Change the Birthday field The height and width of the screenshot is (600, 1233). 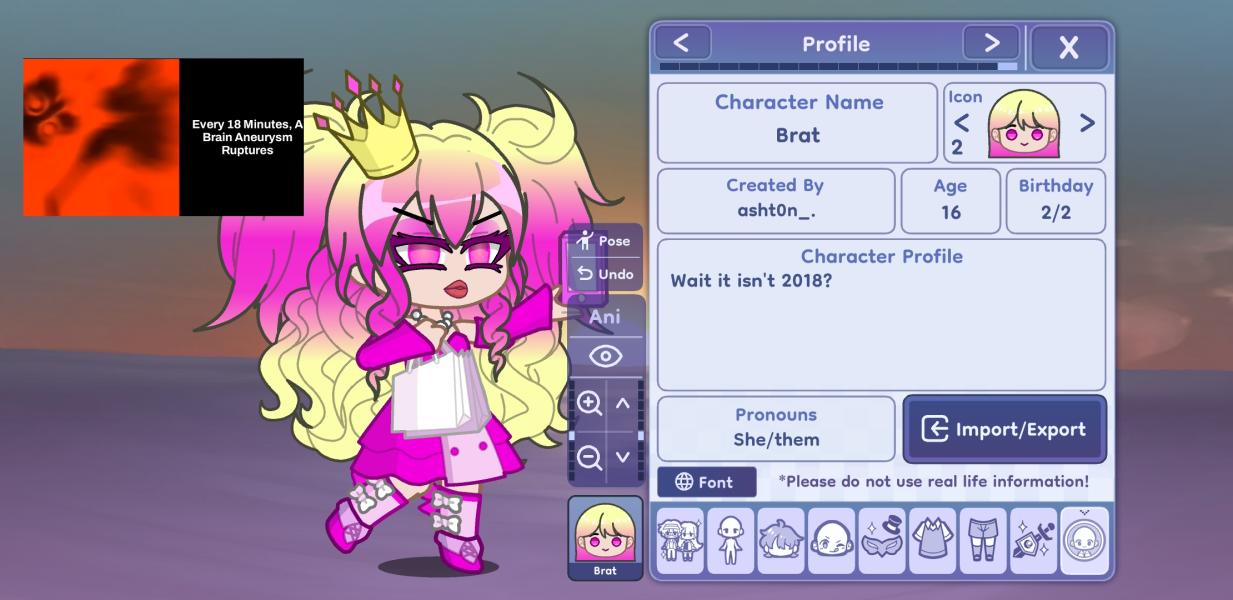tap(1055, 200)
